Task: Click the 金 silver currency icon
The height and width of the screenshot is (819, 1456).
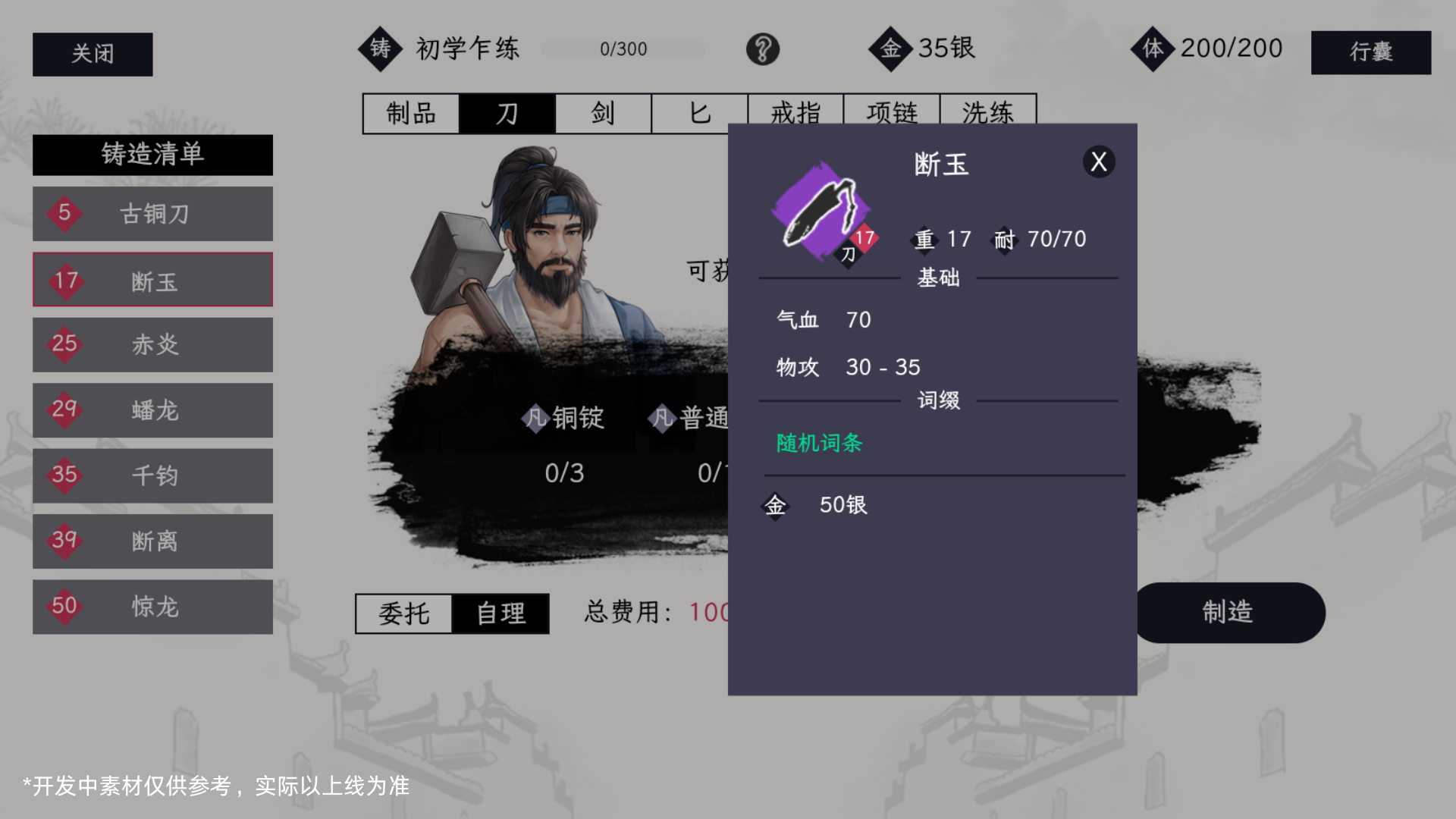Action: [x=891, y=49]
